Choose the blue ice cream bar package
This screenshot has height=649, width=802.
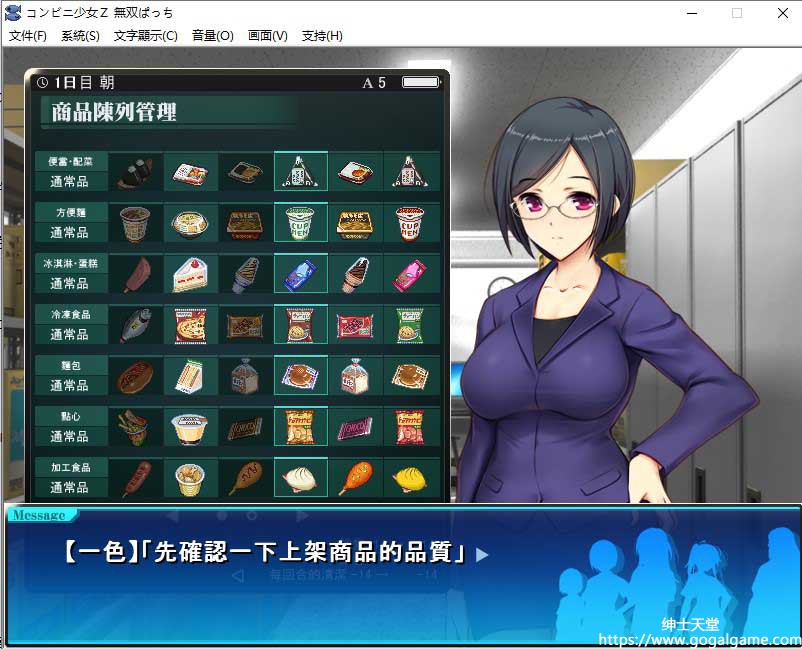point(300,274)
